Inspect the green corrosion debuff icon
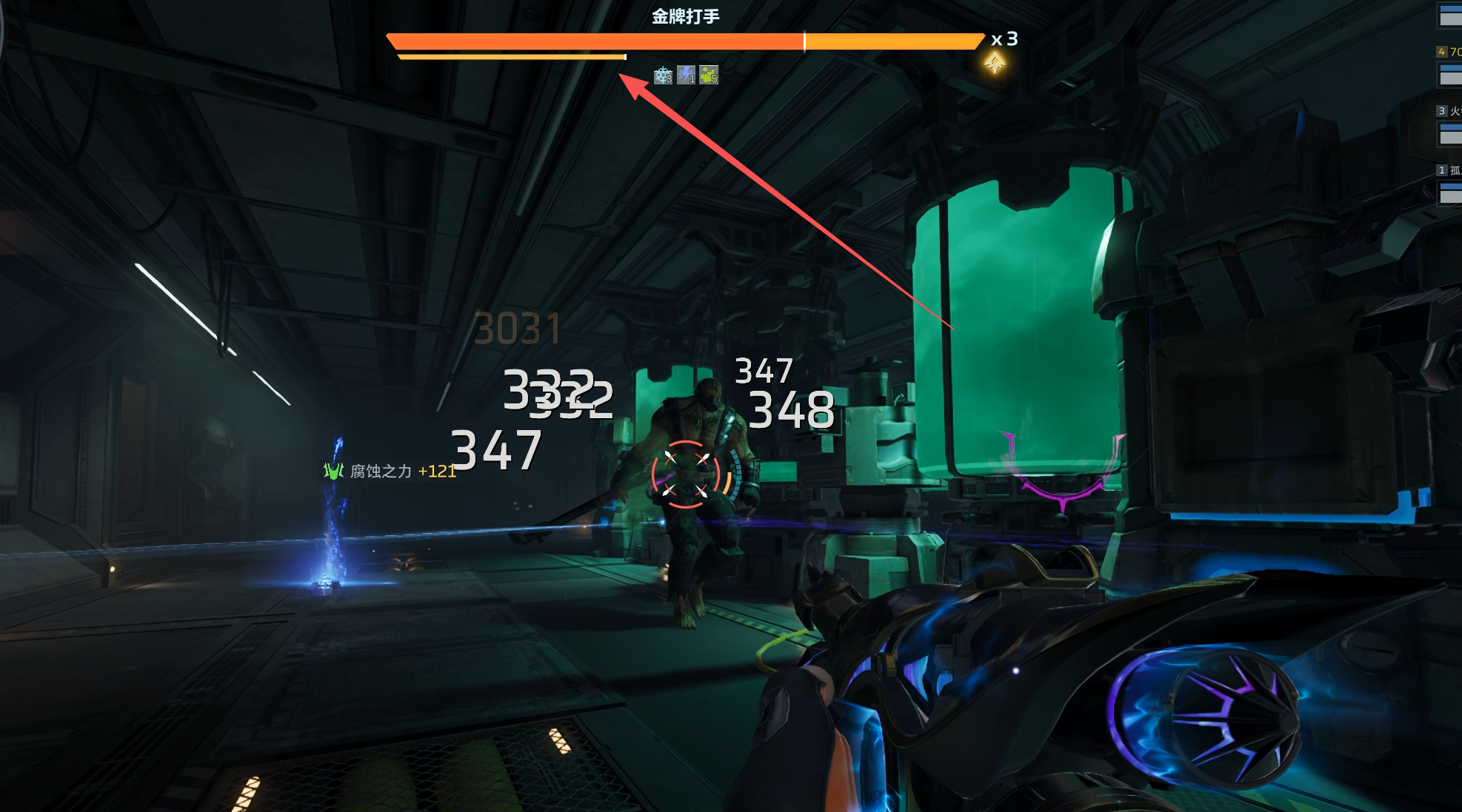 [709, 76]
